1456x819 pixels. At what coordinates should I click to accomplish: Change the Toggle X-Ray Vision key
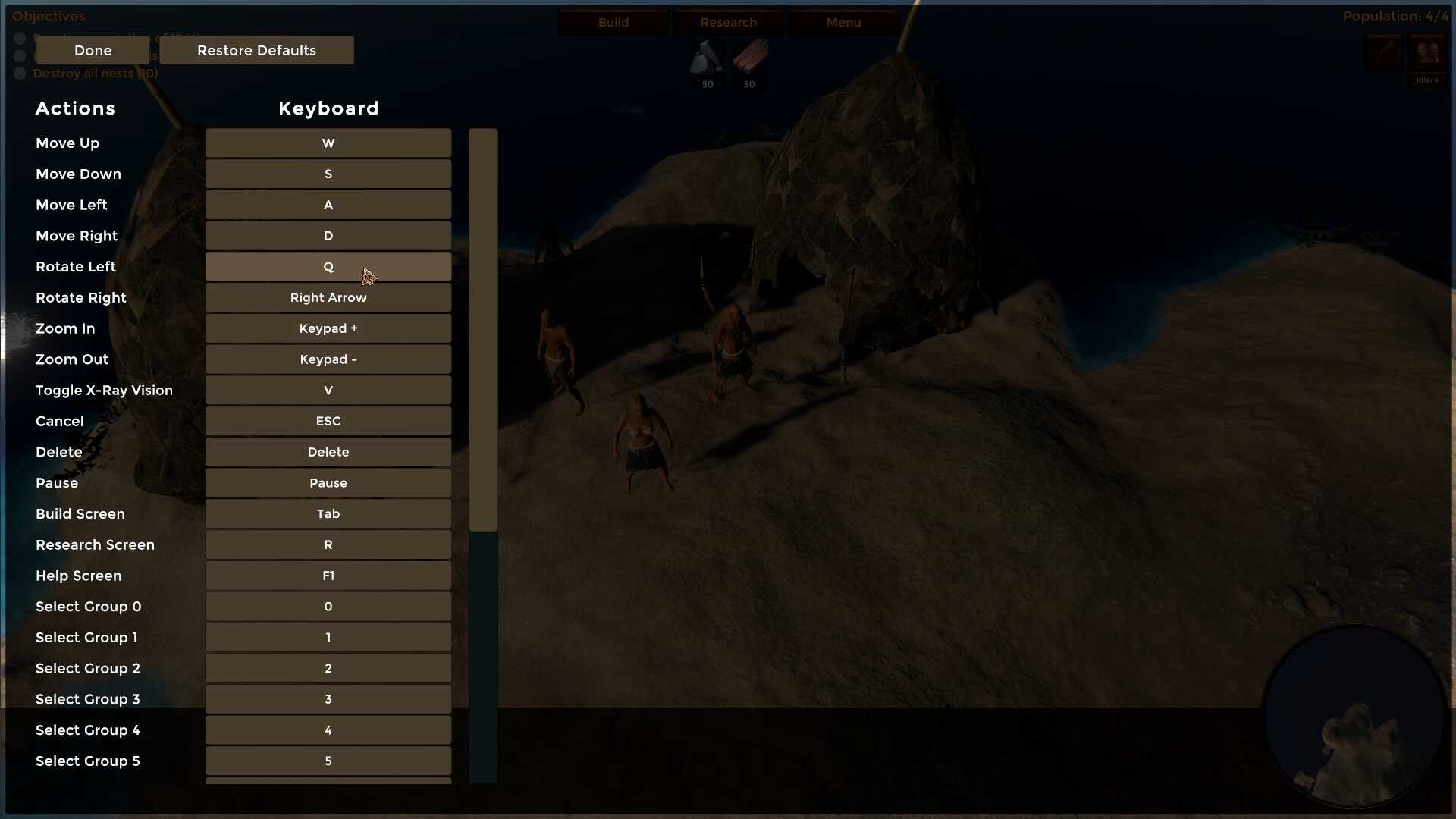(328, 391)
